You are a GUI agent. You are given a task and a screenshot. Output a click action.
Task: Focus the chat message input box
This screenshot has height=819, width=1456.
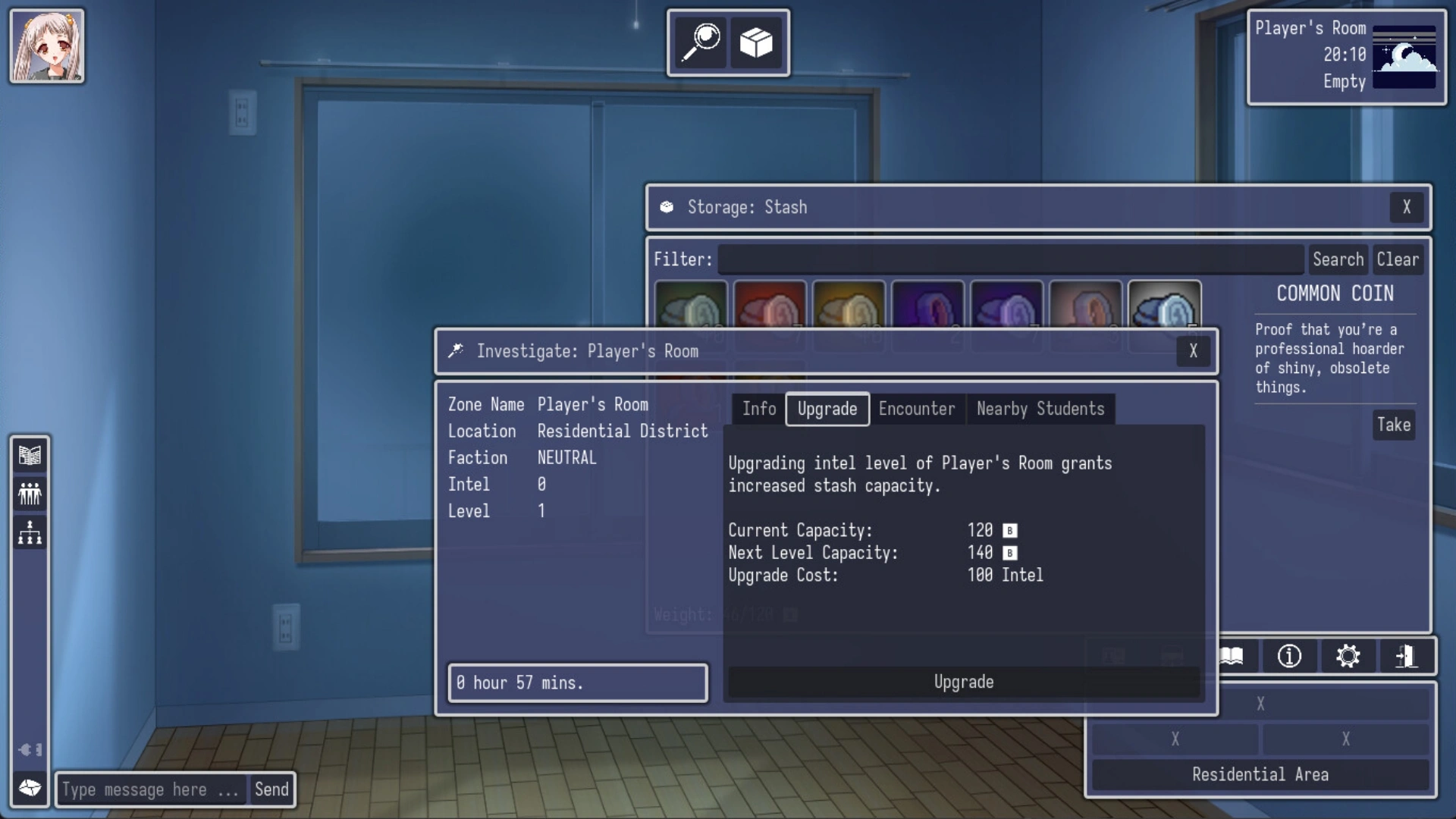[x=151, y=789]
